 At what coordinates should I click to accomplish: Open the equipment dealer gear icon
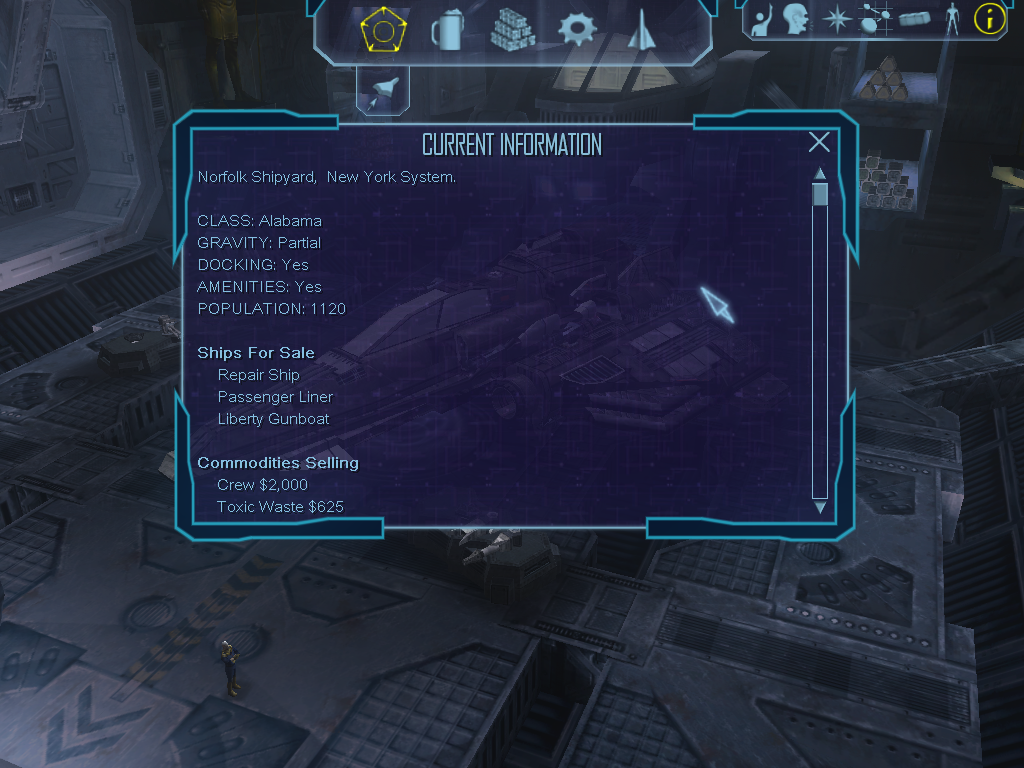tap(577, 30)
